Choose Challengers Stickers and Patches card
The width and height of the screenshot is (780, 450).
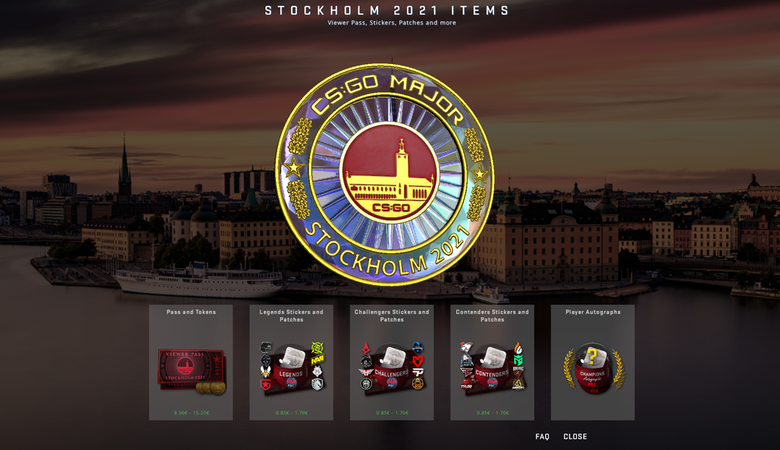(x=391, y=363)
